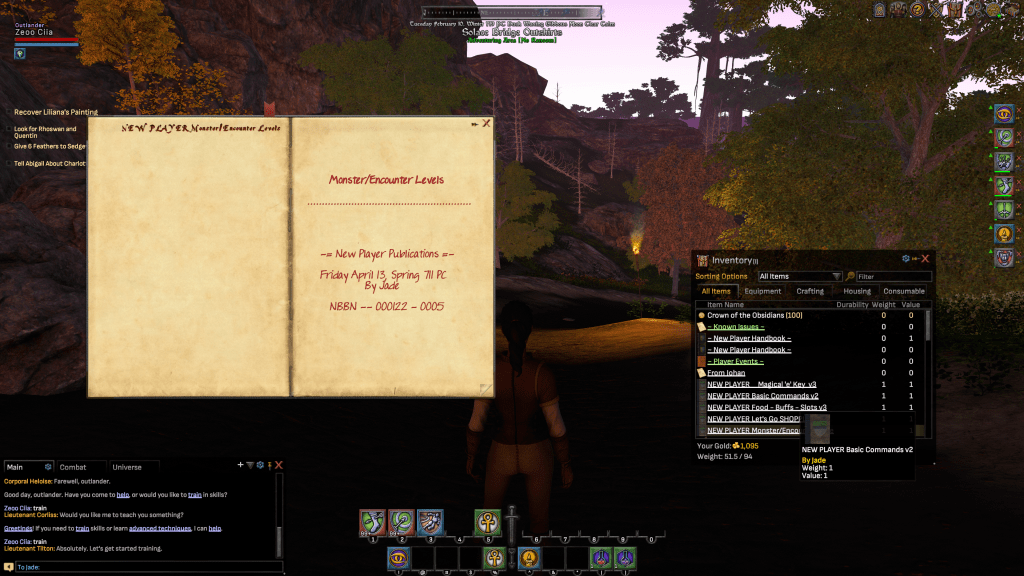Image resolution: width=1024 pixels, height=576 pixels.
Task: Switch to the Combat chat tab
Action: [x=73, y=467]
